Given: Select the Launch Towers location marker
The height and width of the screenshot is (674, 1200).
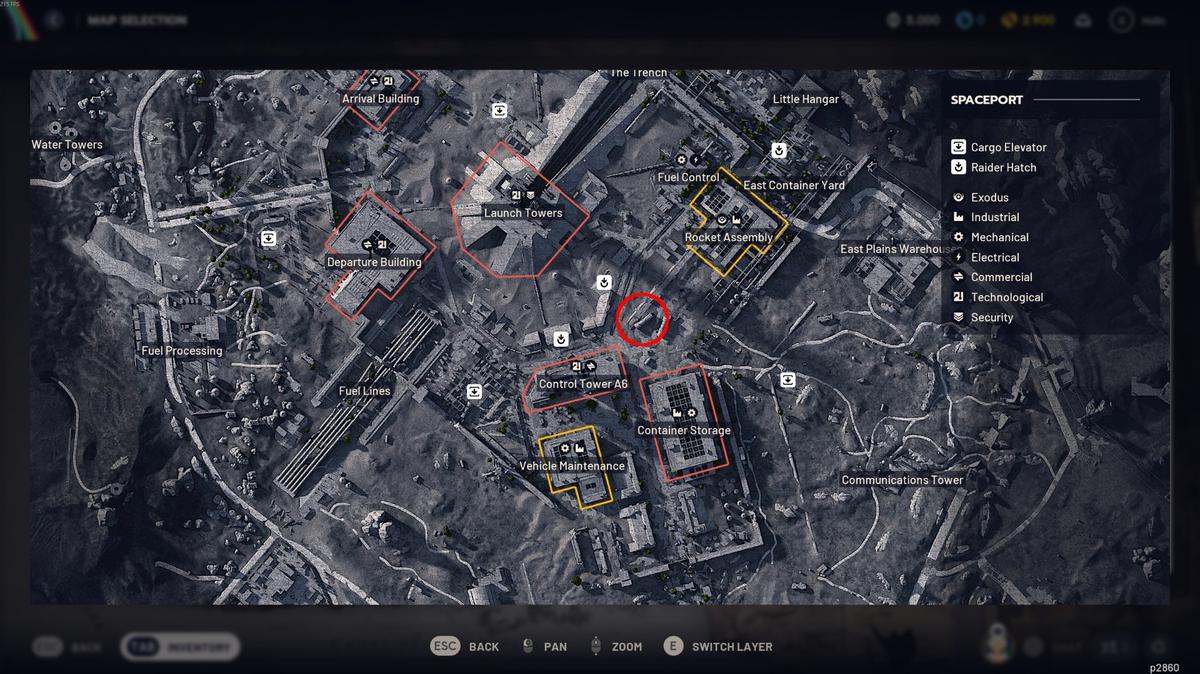Looking at the screenshot, I should pos(523,213).
